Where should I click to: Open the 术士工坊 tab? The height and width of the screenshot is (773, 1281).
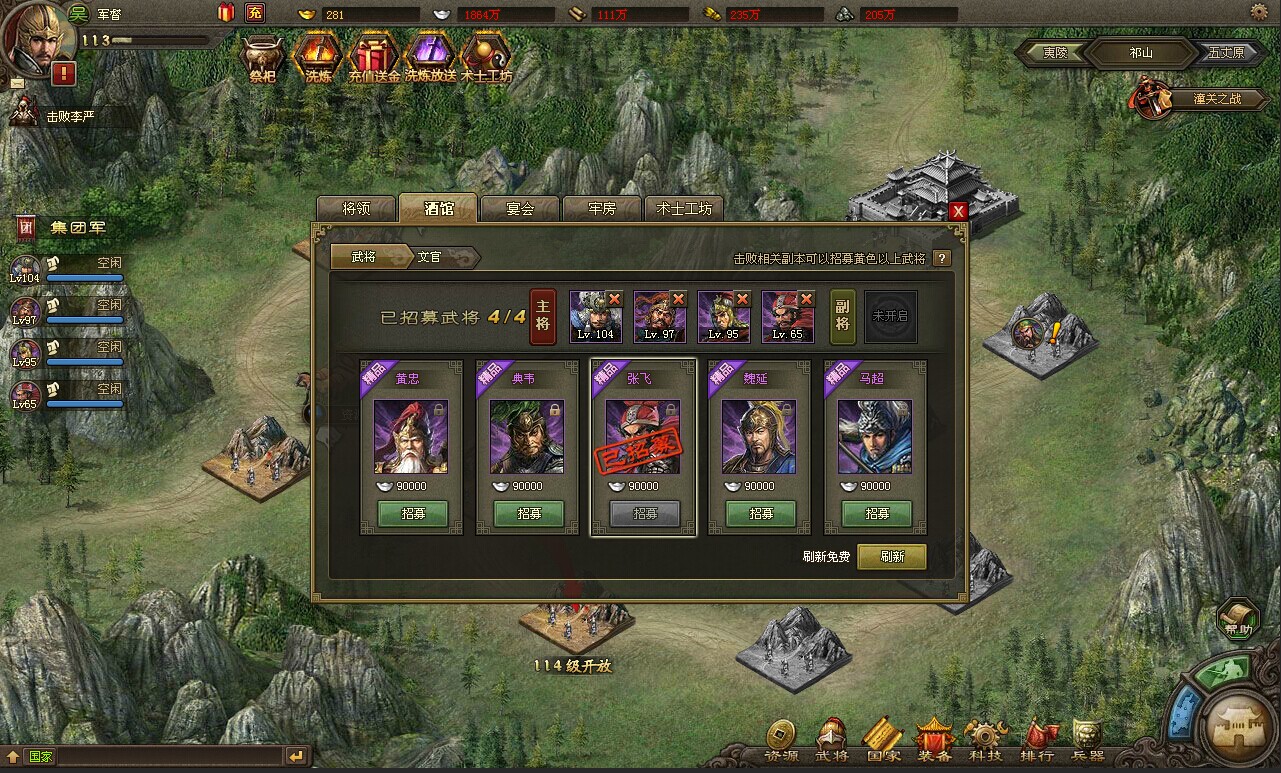coord(684,208)
